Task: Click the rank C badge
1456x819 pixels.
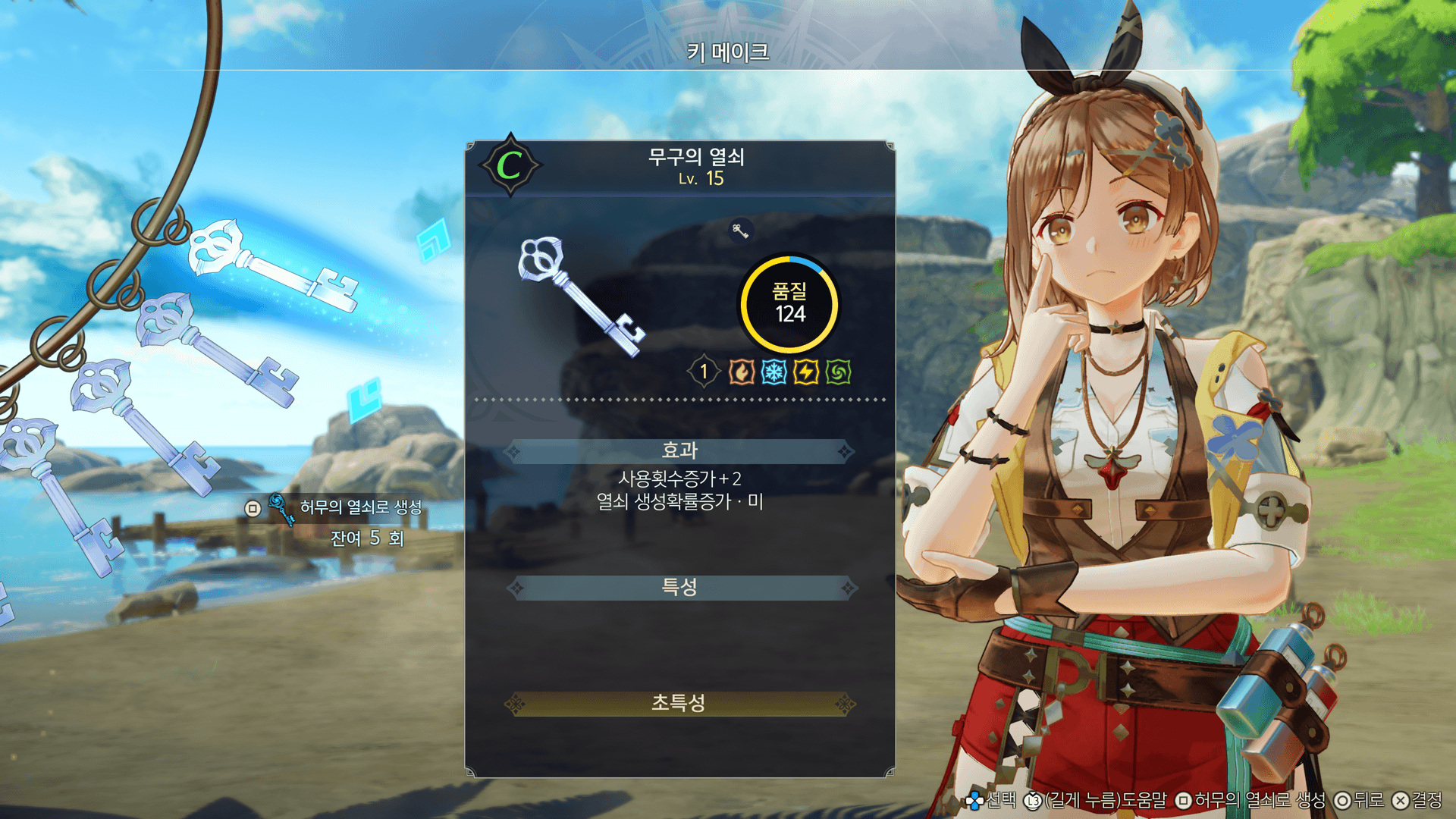Action: click(x=510, y=165)
